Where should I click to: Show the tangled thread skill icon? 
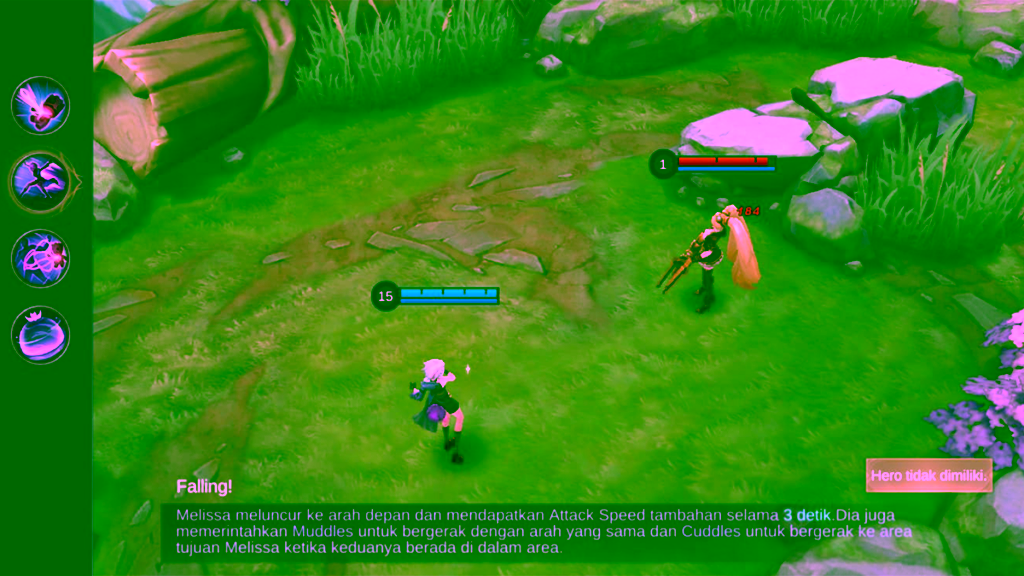pyautogui.click(x=40, y=258)
